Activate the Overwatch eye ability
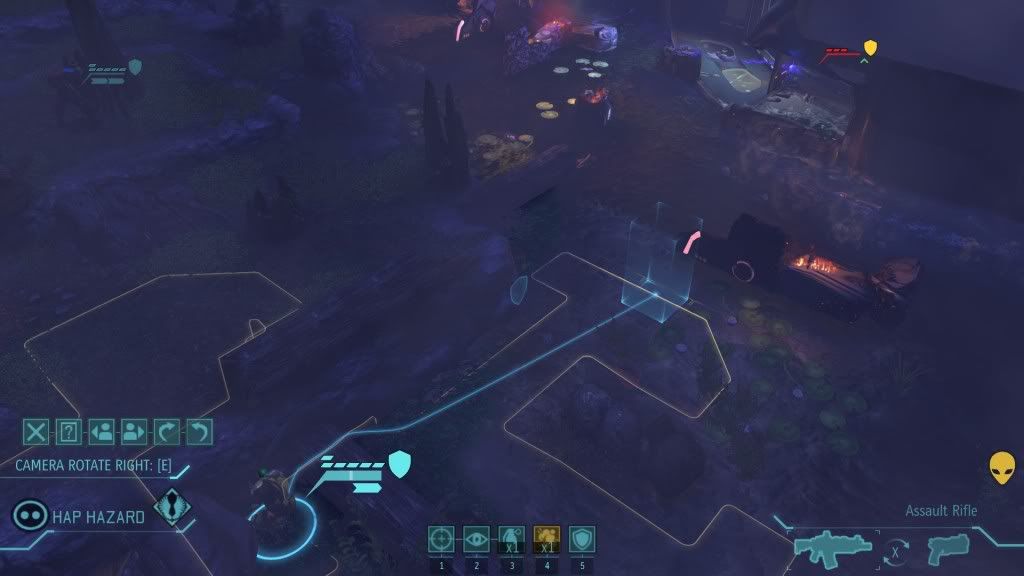 tap(477, 539)
